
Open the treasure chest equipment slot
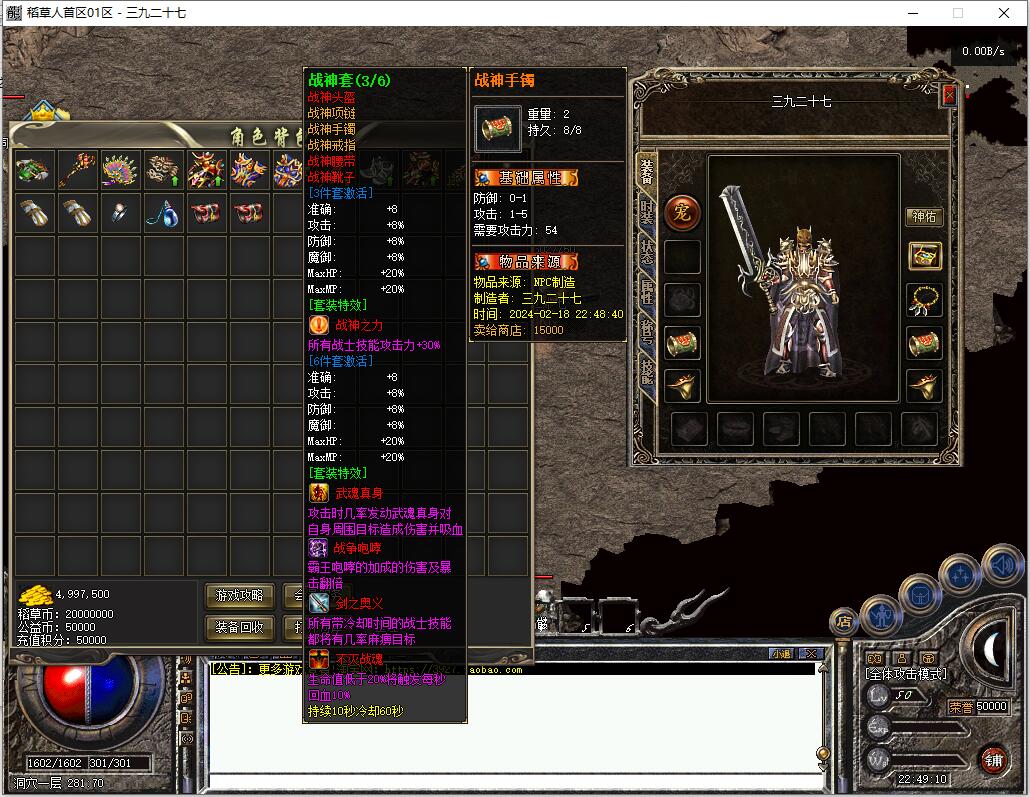pos(924,256)
